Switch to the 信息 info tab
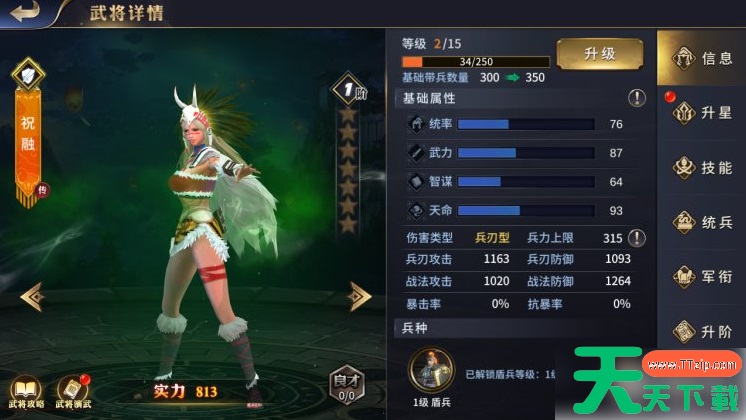The image size is (746, 420). [702, 57]
